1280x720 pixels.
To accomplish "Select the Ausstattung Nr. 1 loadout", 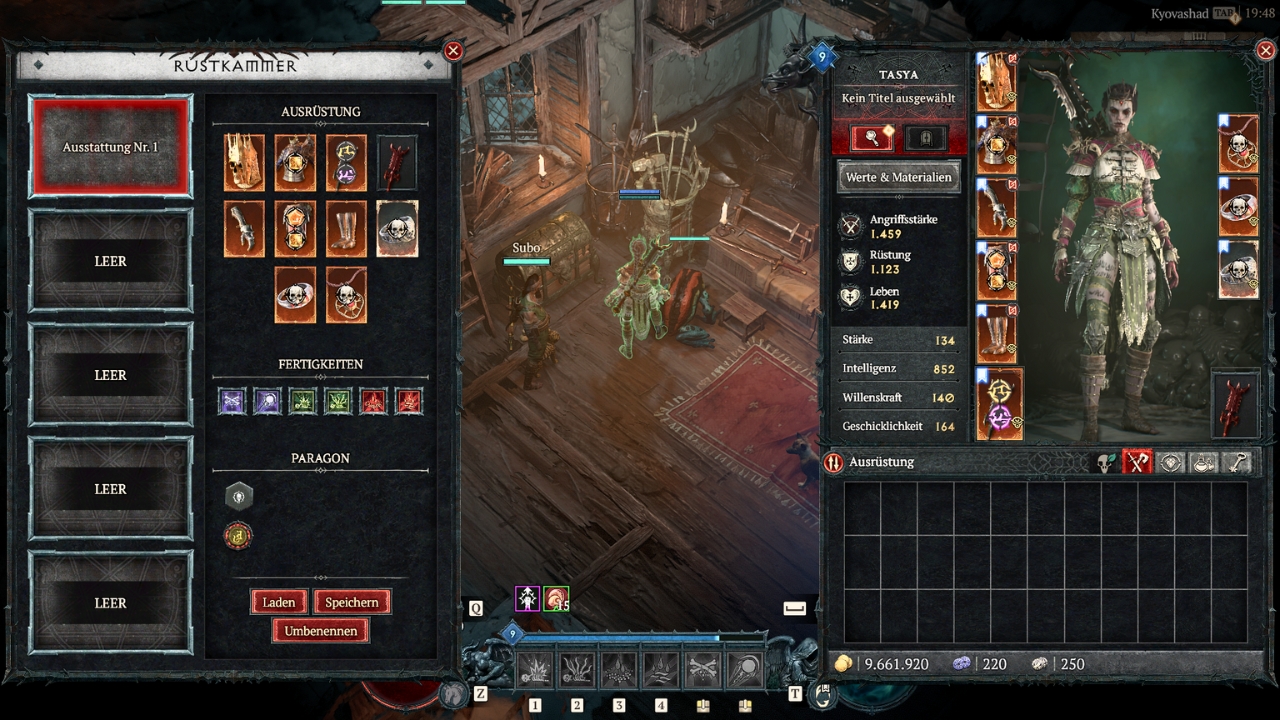I will pos(110,146).
